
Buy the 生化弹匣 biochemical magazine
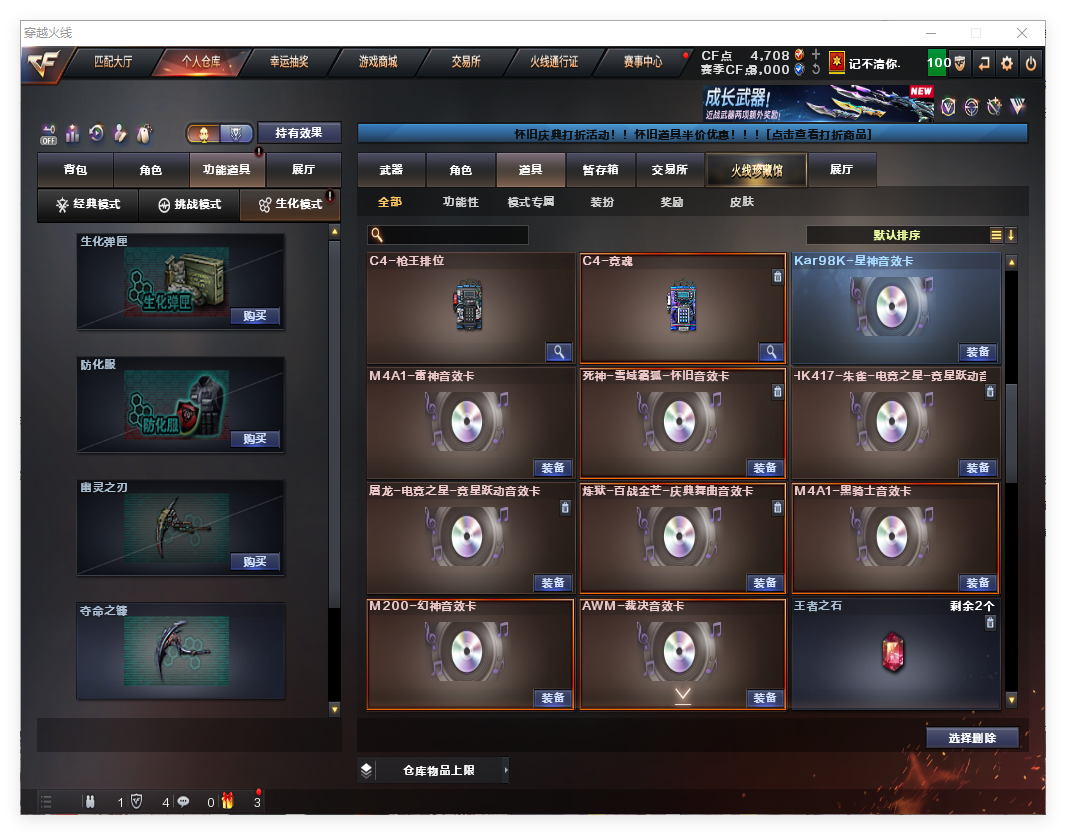(255, 316)
